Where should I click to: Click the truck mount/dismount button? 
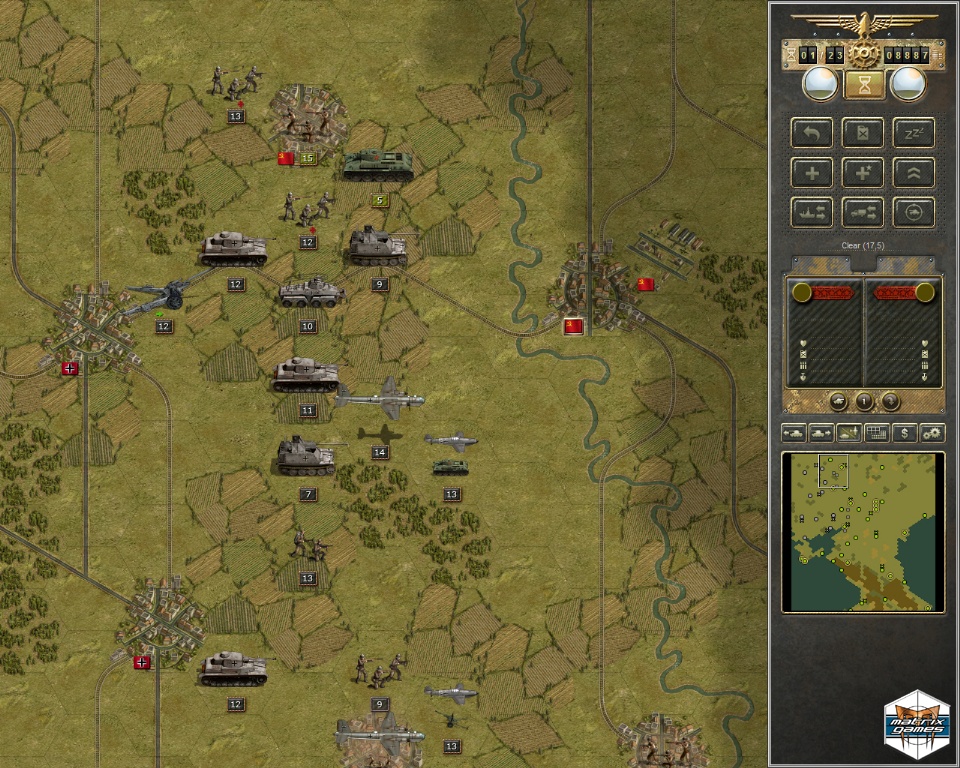point(864,211)
